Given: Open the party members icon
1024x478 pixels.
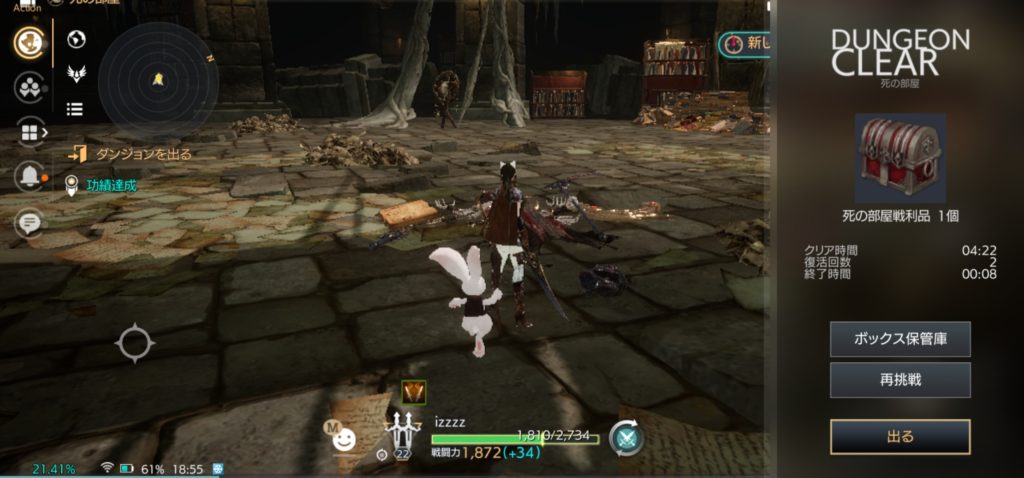Looking at the screenshot, I should [30, 87].
